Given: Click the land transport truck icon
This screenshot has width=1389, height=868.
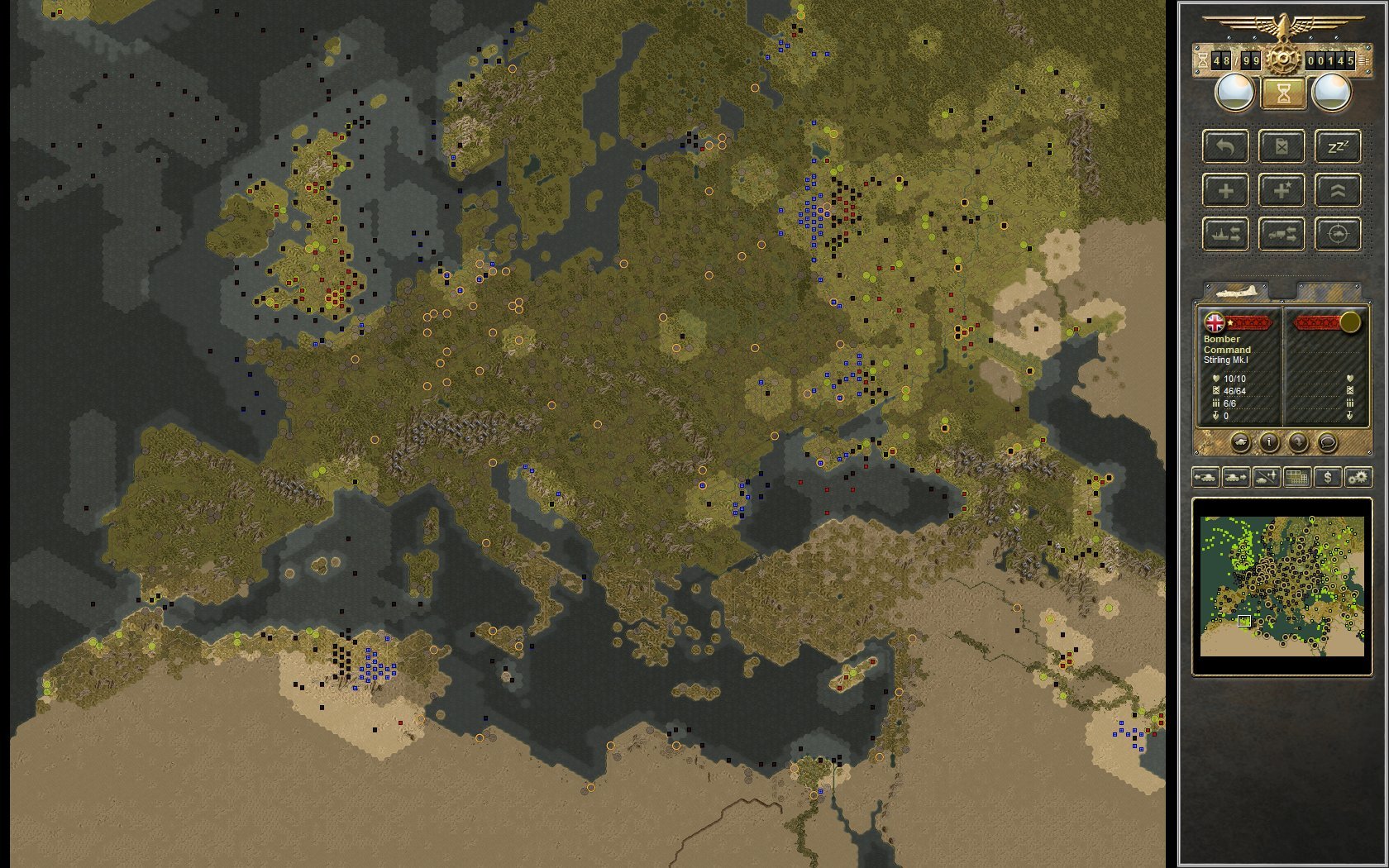Looking at the screenshot, I should click(x=1282, y=235).
